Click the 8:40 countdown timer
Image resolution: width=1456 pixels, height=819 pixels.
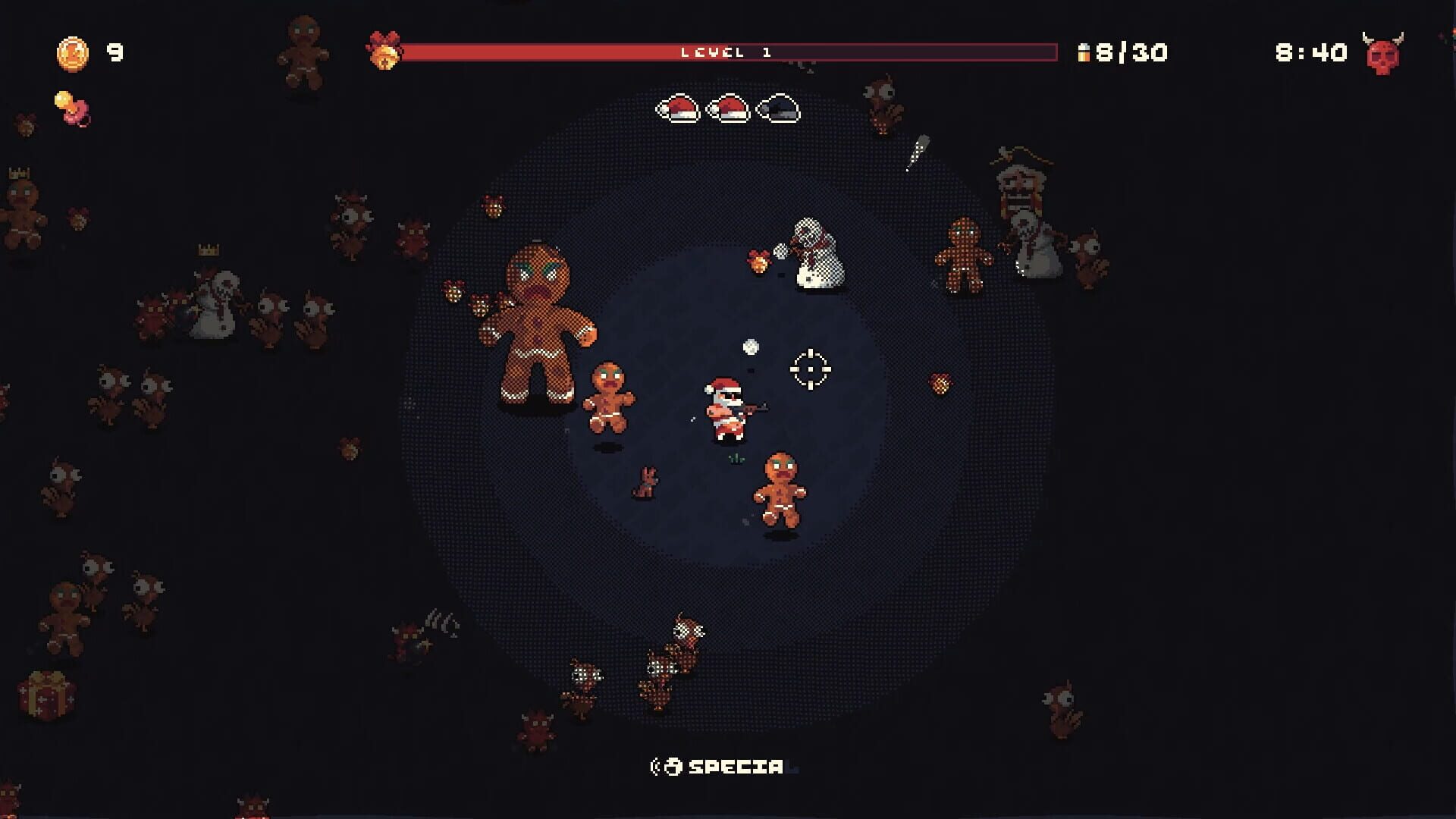tap(1312, 53)
